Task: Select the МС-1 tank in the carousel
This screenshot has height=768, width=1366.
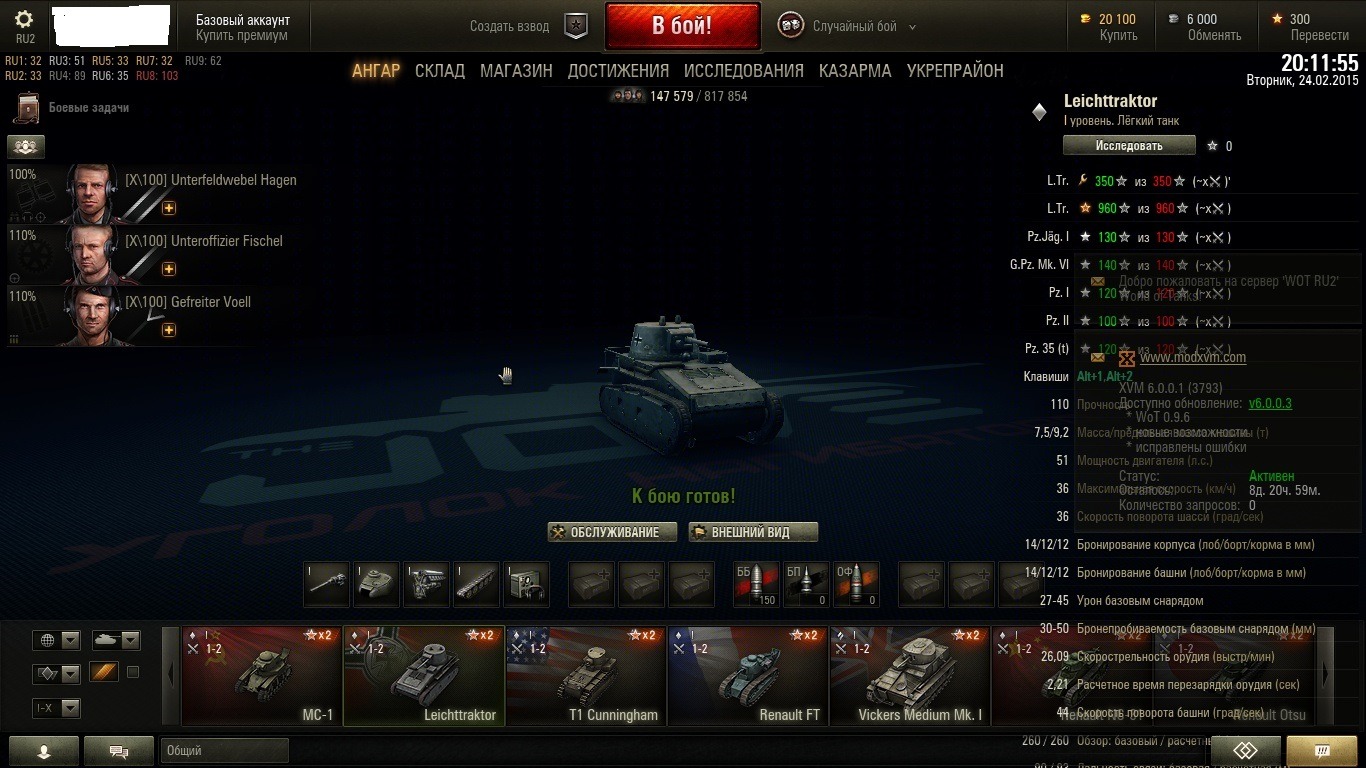Action: click(262, 675)
